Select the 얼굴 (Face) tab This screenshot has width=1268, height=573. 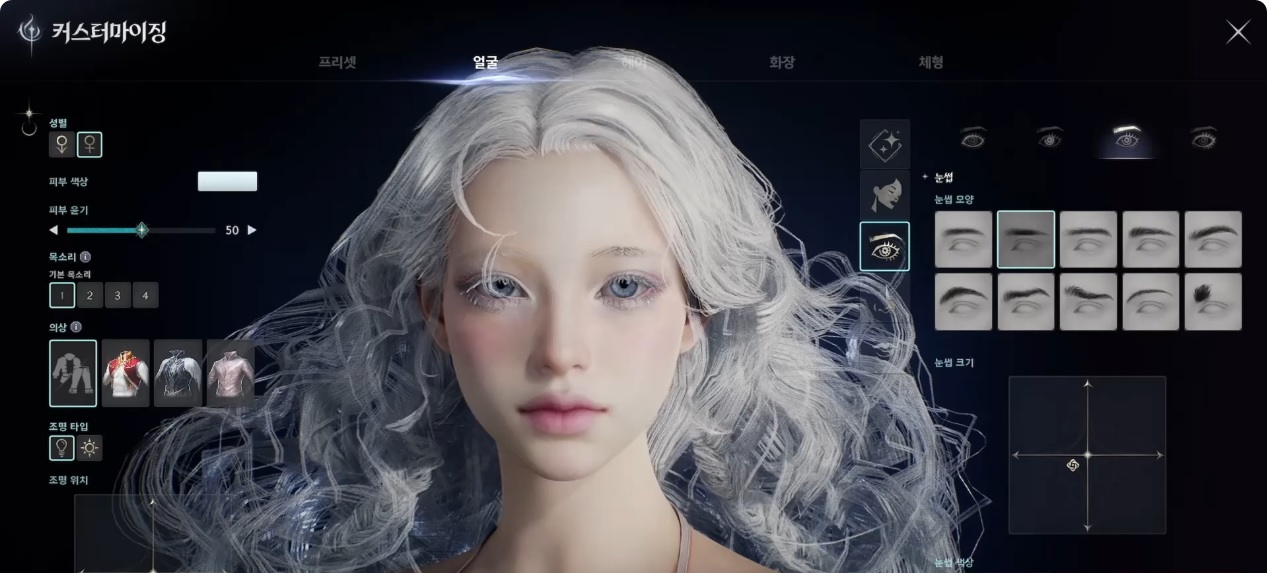click(486, 62)
